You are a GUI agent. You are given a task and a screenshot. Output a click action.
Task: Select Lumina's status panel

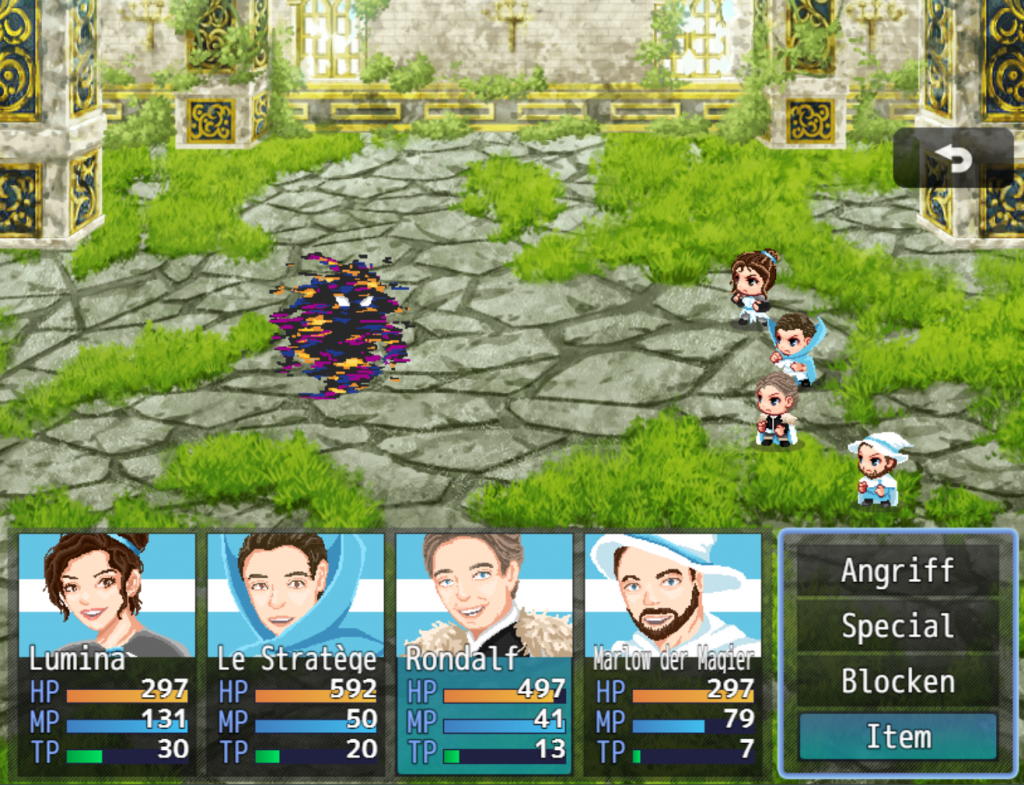[107, 653]
